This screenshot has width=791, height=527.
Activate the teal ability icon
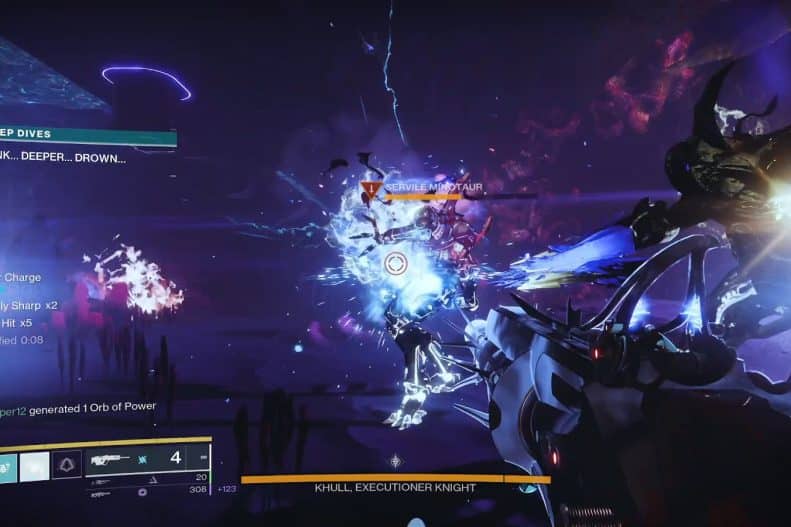point(6,466)
